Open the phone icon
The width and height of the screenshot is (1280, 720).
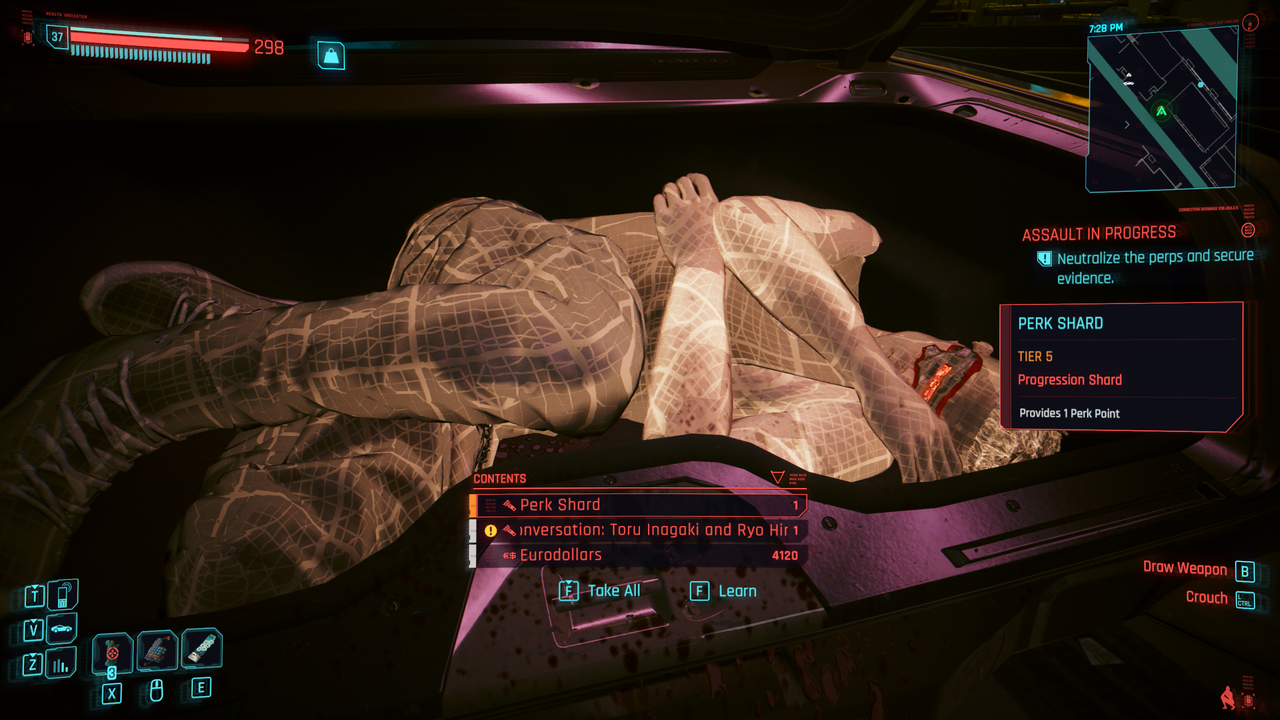click(x=62, y=596)
